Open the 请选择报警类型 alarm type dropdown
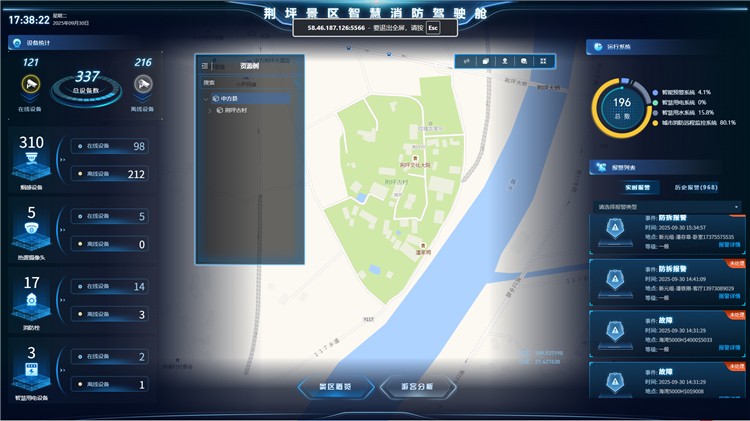 [666, 207]
